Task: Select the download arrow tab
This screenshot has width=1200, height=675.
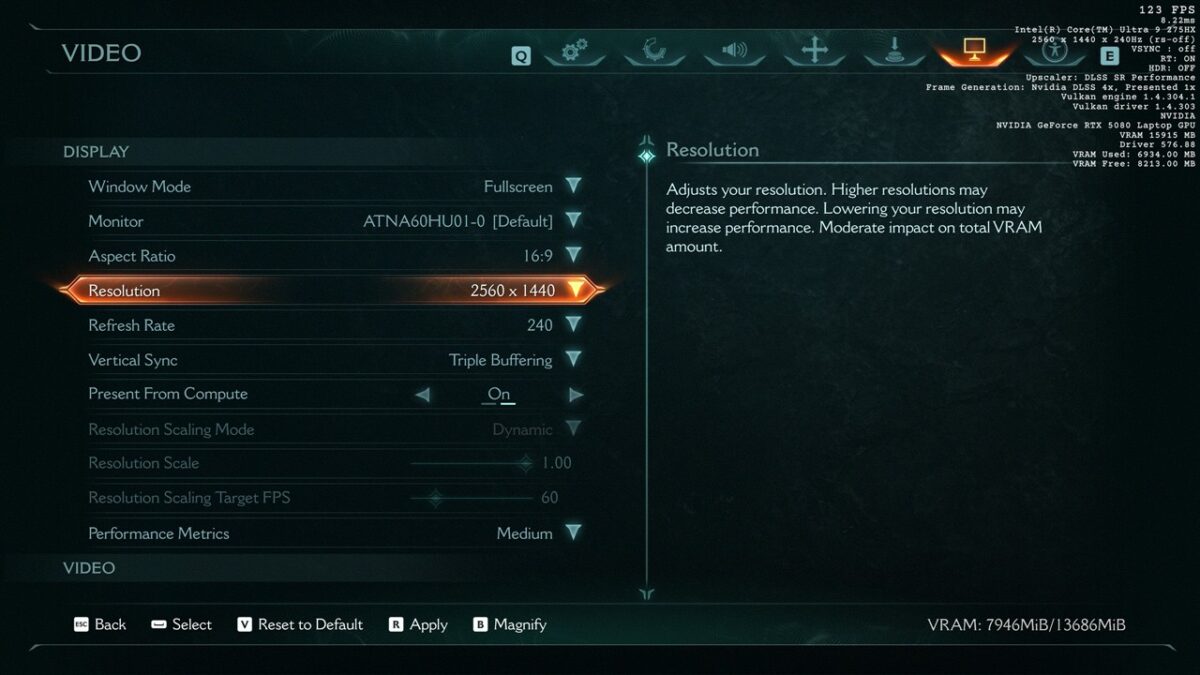Action: pos(894,51)
